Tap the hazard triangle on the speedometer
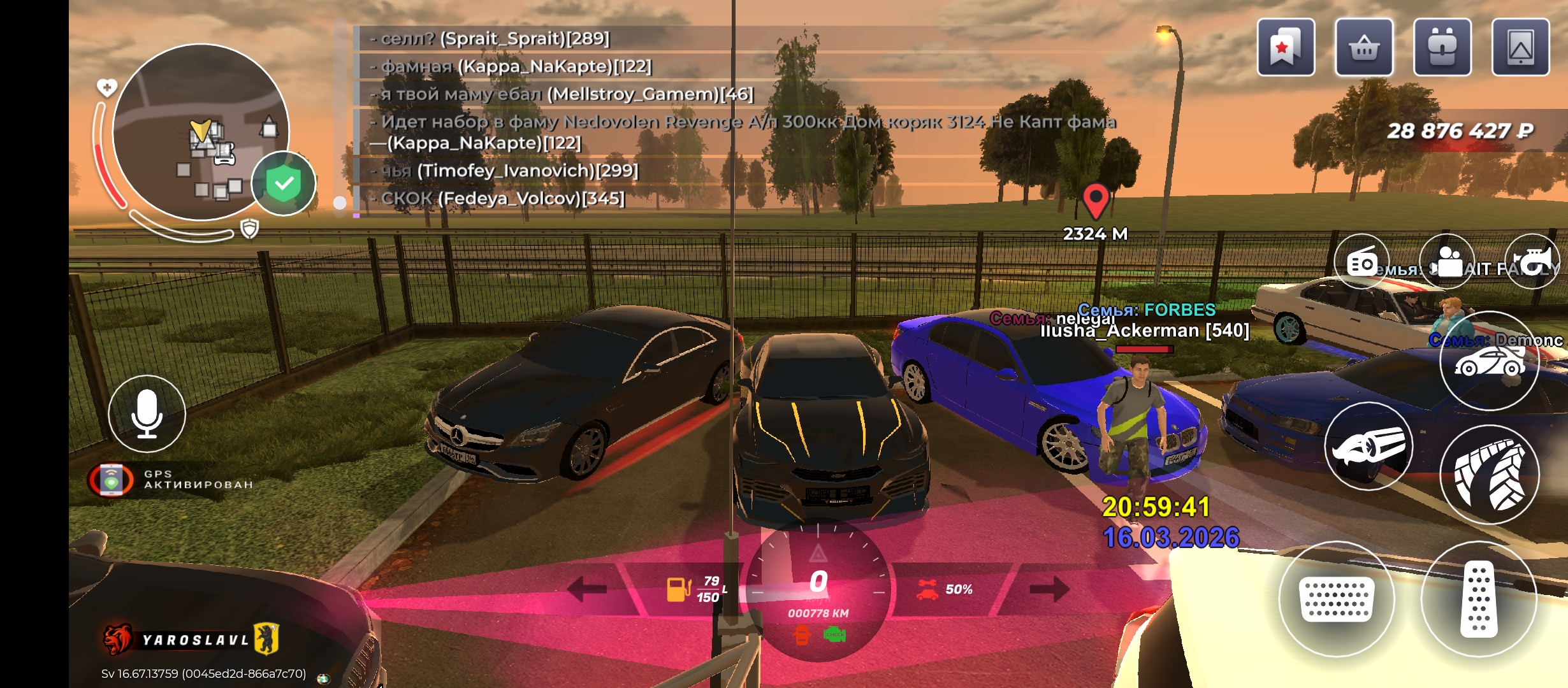 click(818, 553)
